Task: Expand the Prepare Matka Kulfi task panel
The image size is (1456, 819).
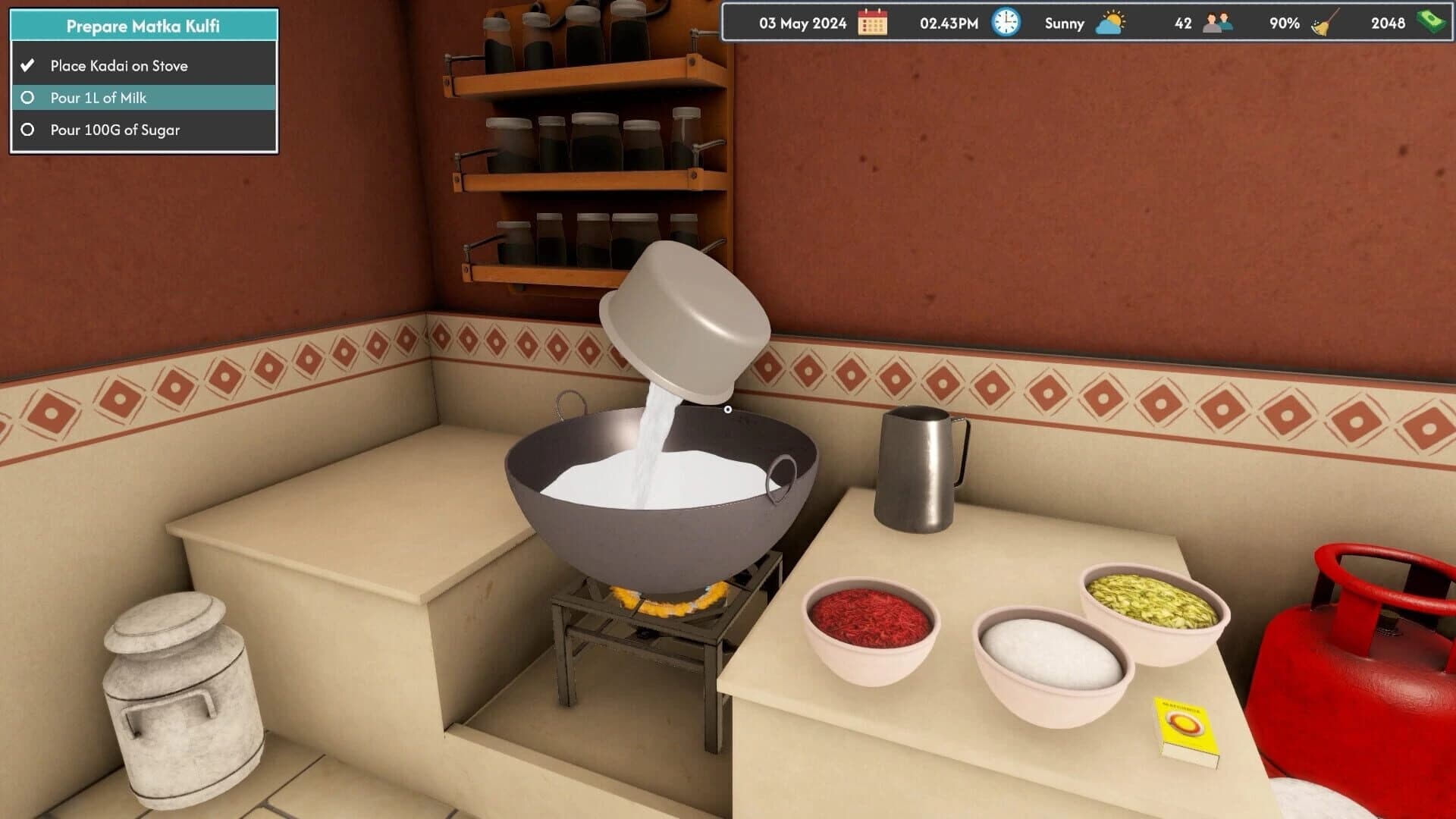Action: click(142, 25)
